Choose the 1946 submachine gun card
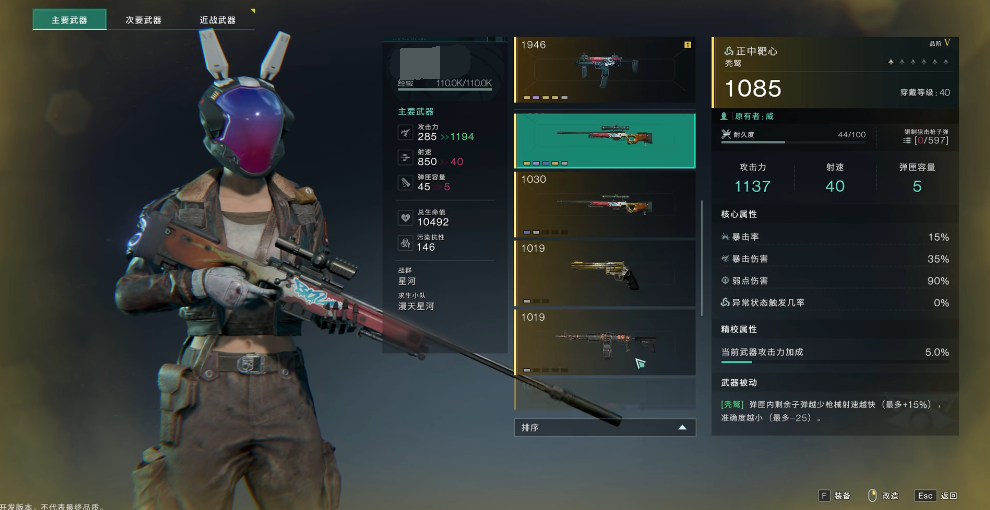The height and width of the screenshot is (510, 990). 605,70
